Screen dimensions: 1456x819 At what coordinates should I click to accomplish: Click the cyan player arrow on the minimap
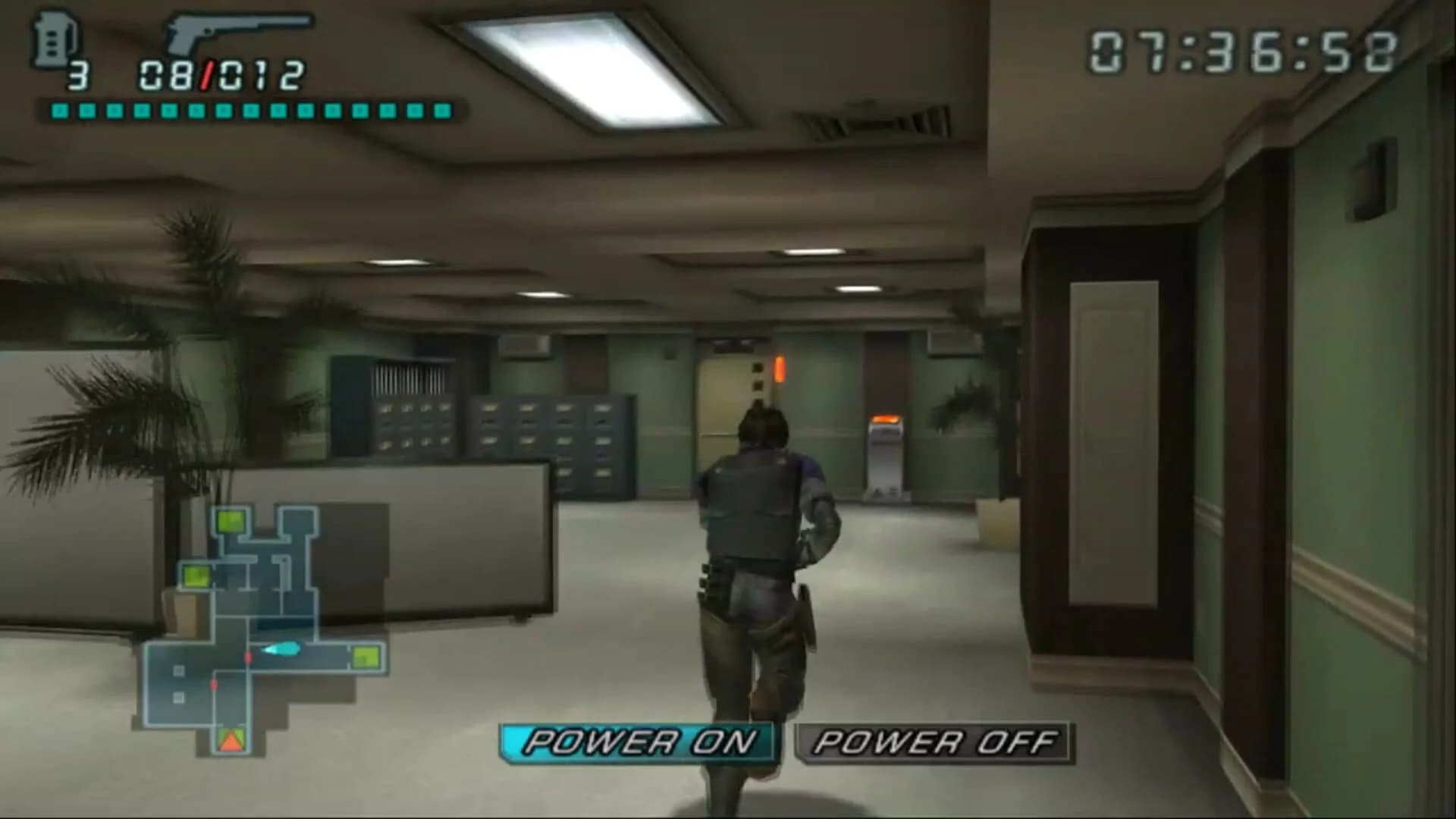coord(283,648)
